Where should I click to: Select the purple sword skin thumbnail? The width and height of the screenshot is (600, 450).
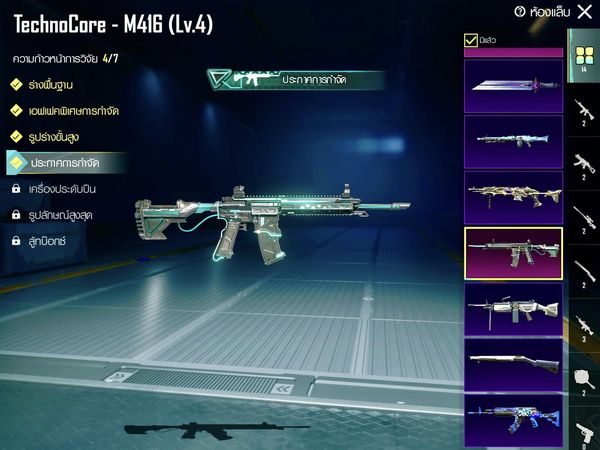[513, 87]
